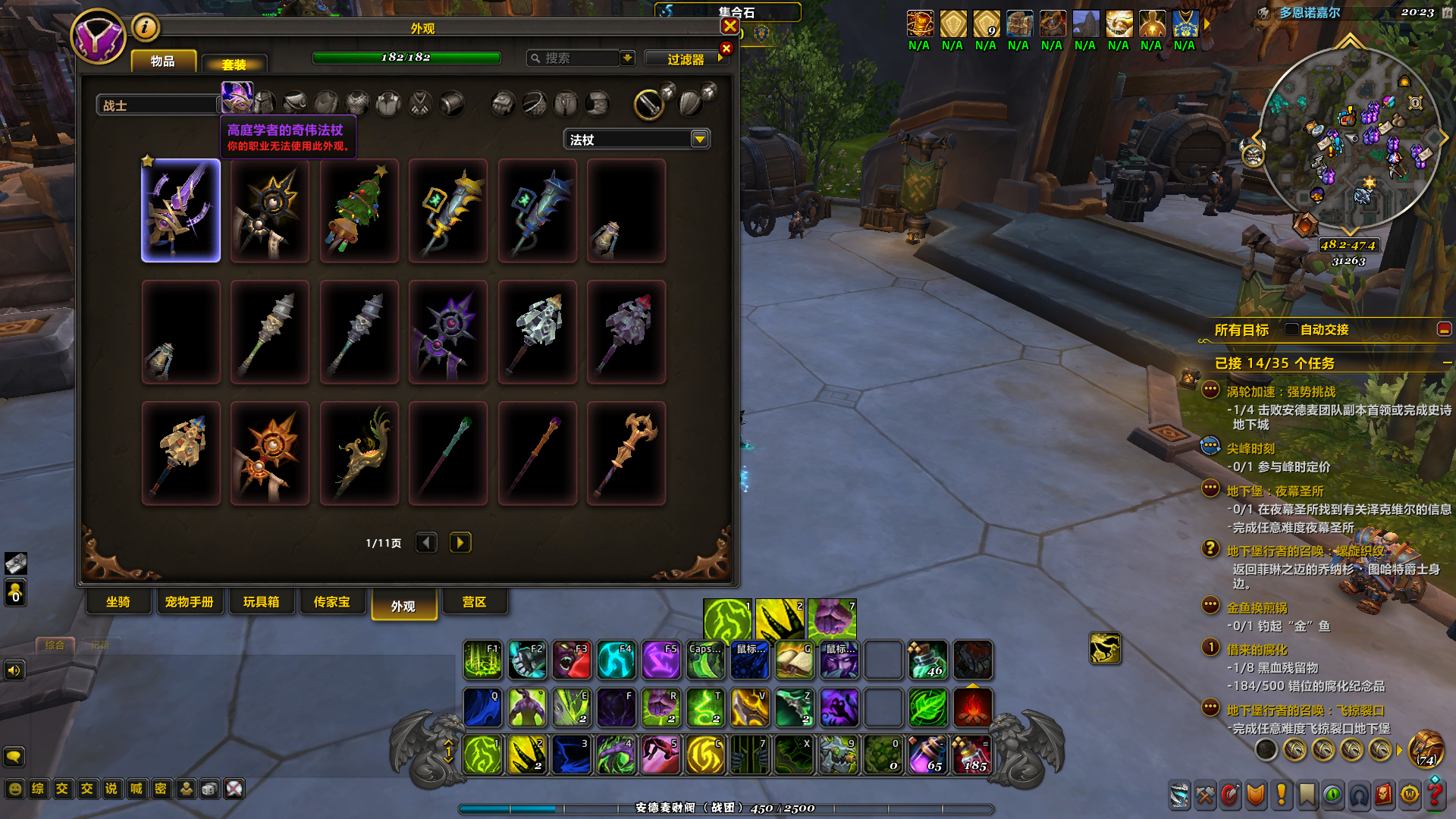Select the highlighted purple staff appearance
Image resolution: width=1456 pixels, height=819 pixels.
181,211
